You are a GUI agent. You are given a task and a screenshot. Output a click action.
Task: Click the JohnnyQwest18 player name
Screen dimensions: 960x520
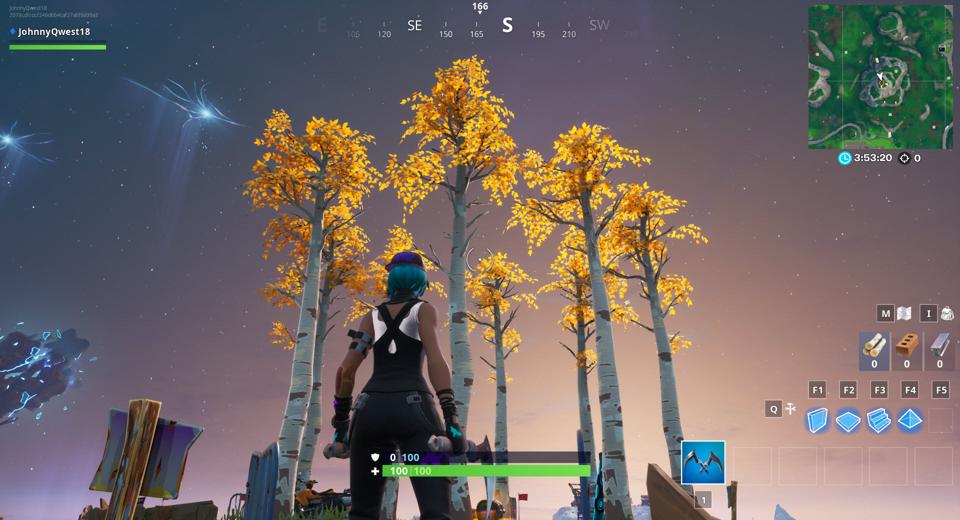pyautogui.click(x=54, y=32)
